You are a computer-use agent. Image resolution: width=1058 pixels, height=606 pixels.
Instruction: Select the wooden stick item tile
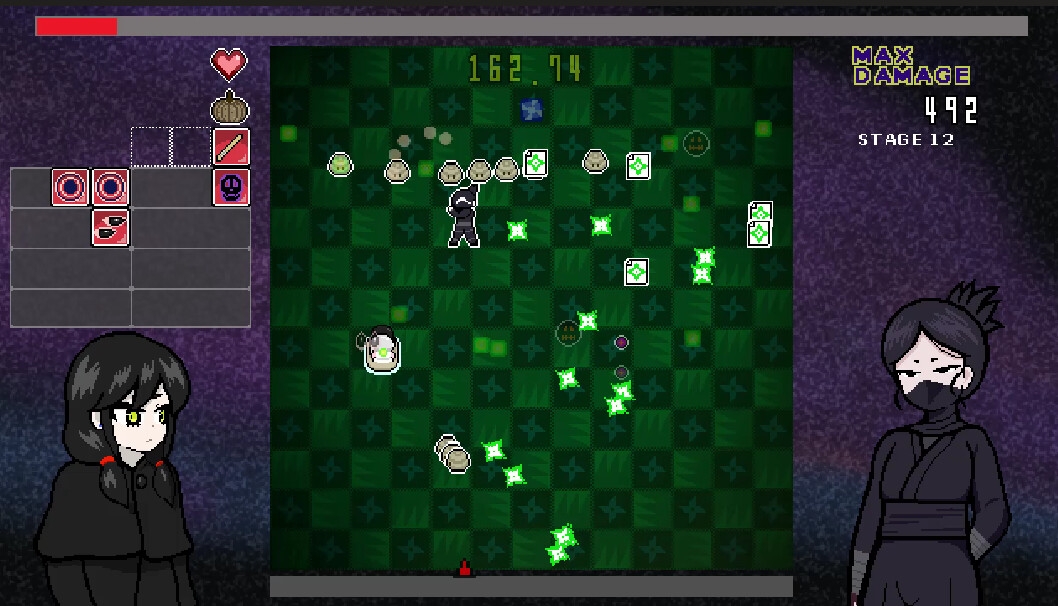click(231, 147)
